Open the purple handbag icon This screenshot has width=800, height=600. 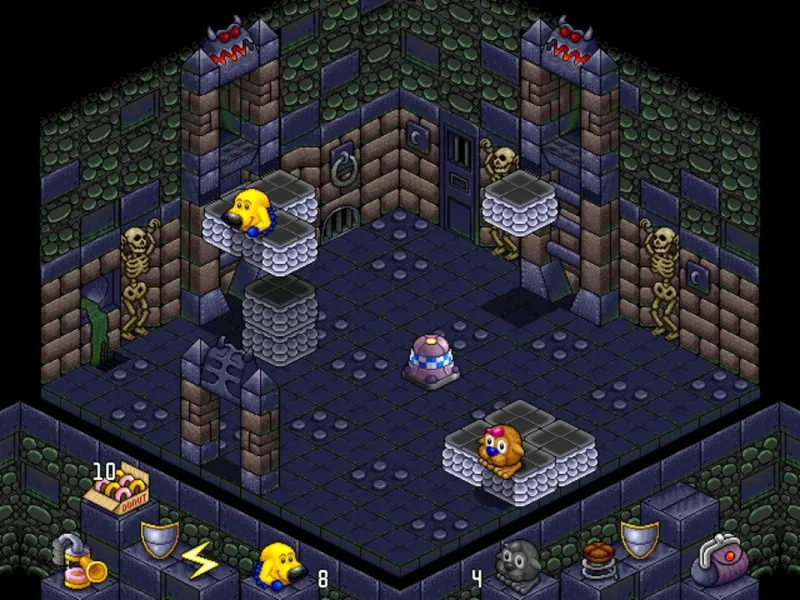(x=716, y=560)
